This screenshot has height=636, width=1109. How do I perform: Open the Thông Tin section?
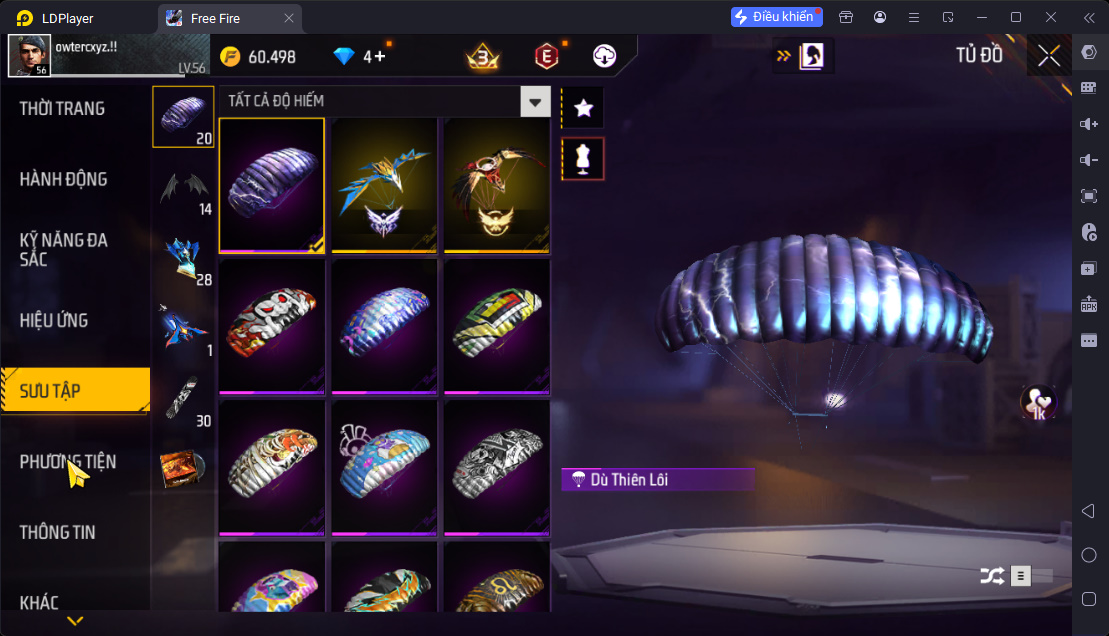58,532
